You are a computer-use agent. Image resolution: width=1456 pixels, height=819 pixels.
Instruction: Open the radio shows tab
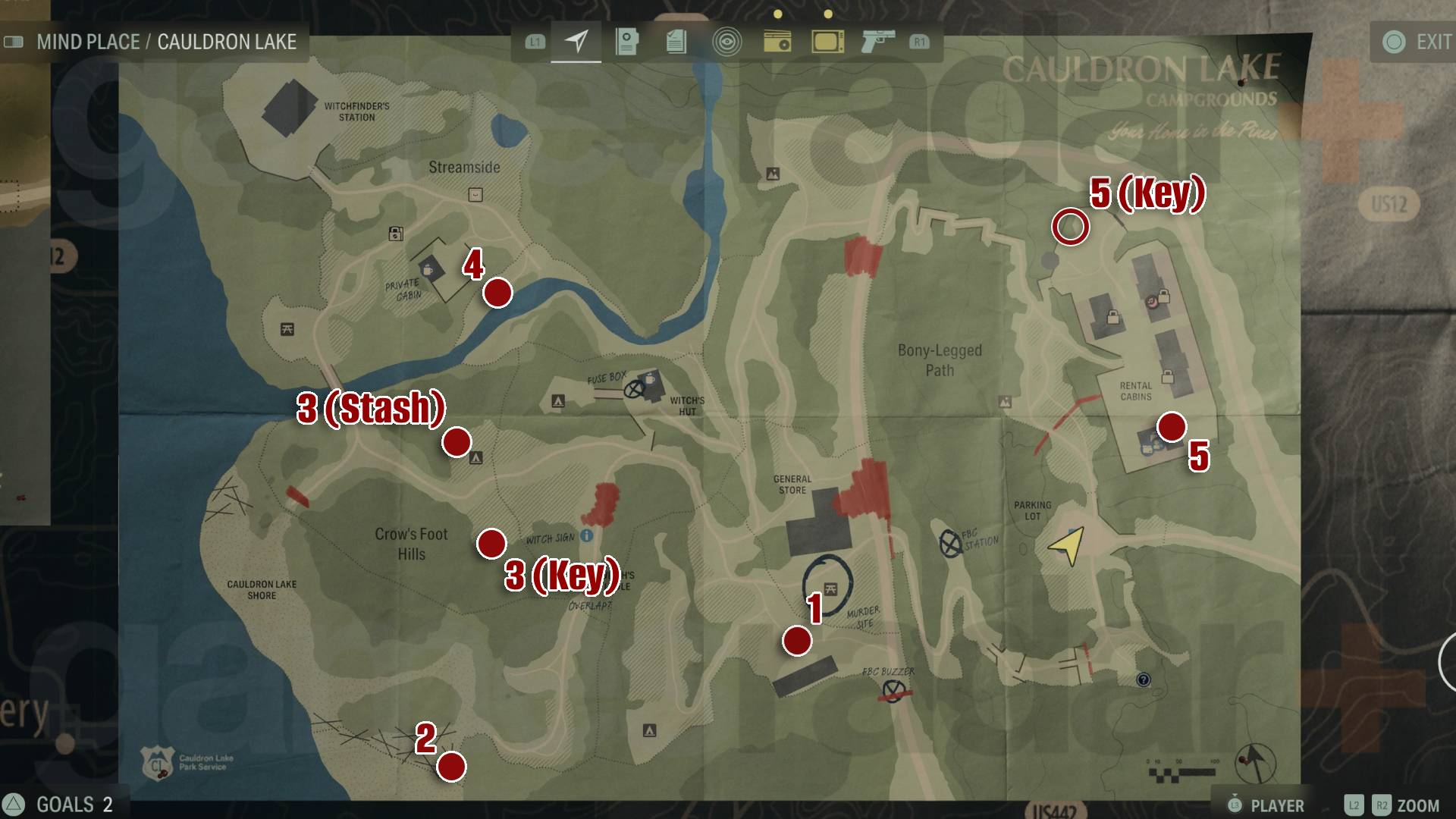[777, 41]
